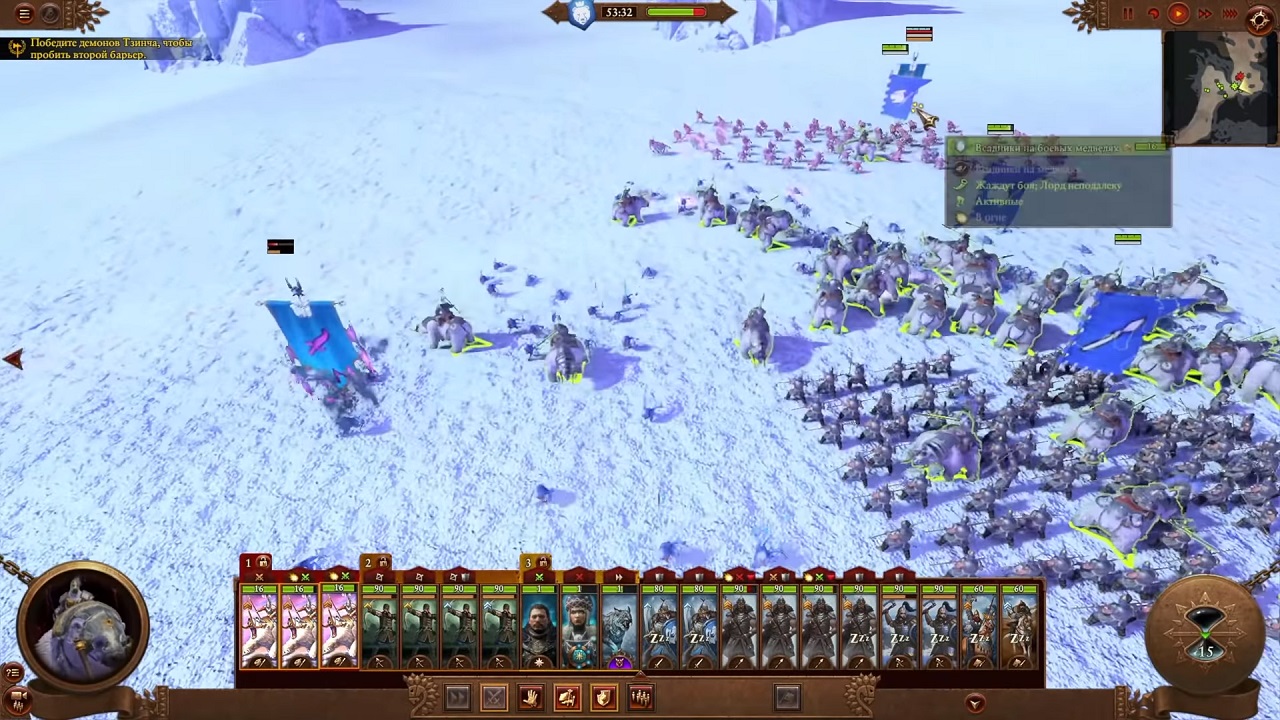Pause the battle
Screen dimensions: 1280x720
click(x=1128, y=14)
